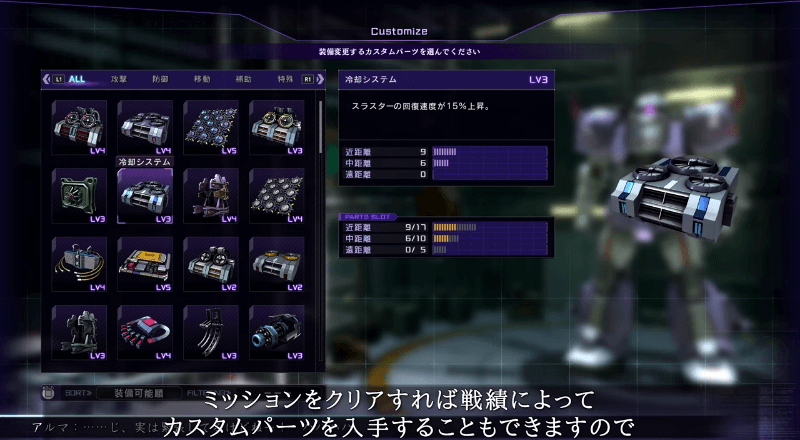Choose the gold-ringed engine part LV3
The height and width of the screenshot is (440, 800).
point(277,126)
